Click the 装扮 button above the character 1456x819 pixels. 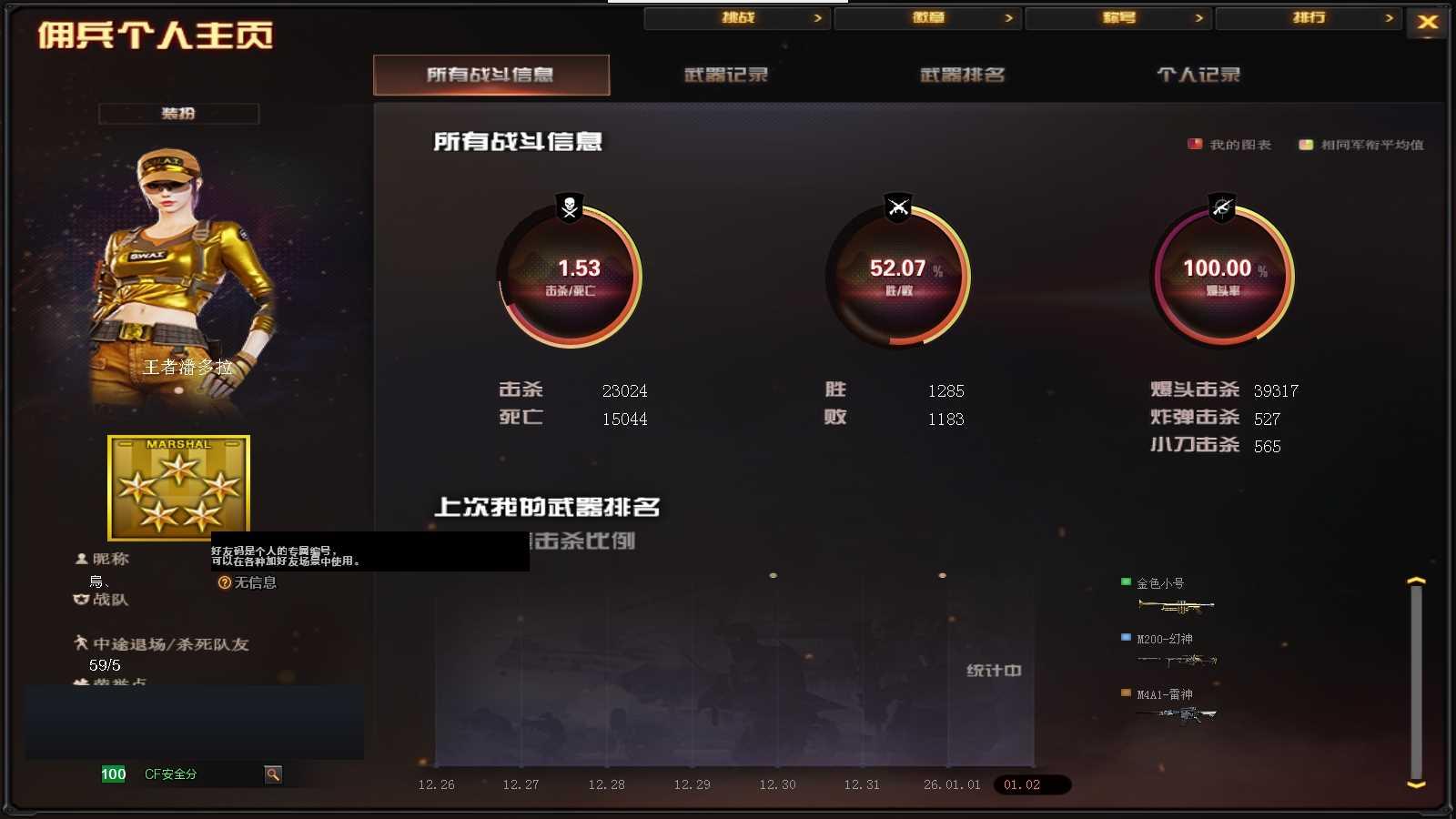pos(179,113)
